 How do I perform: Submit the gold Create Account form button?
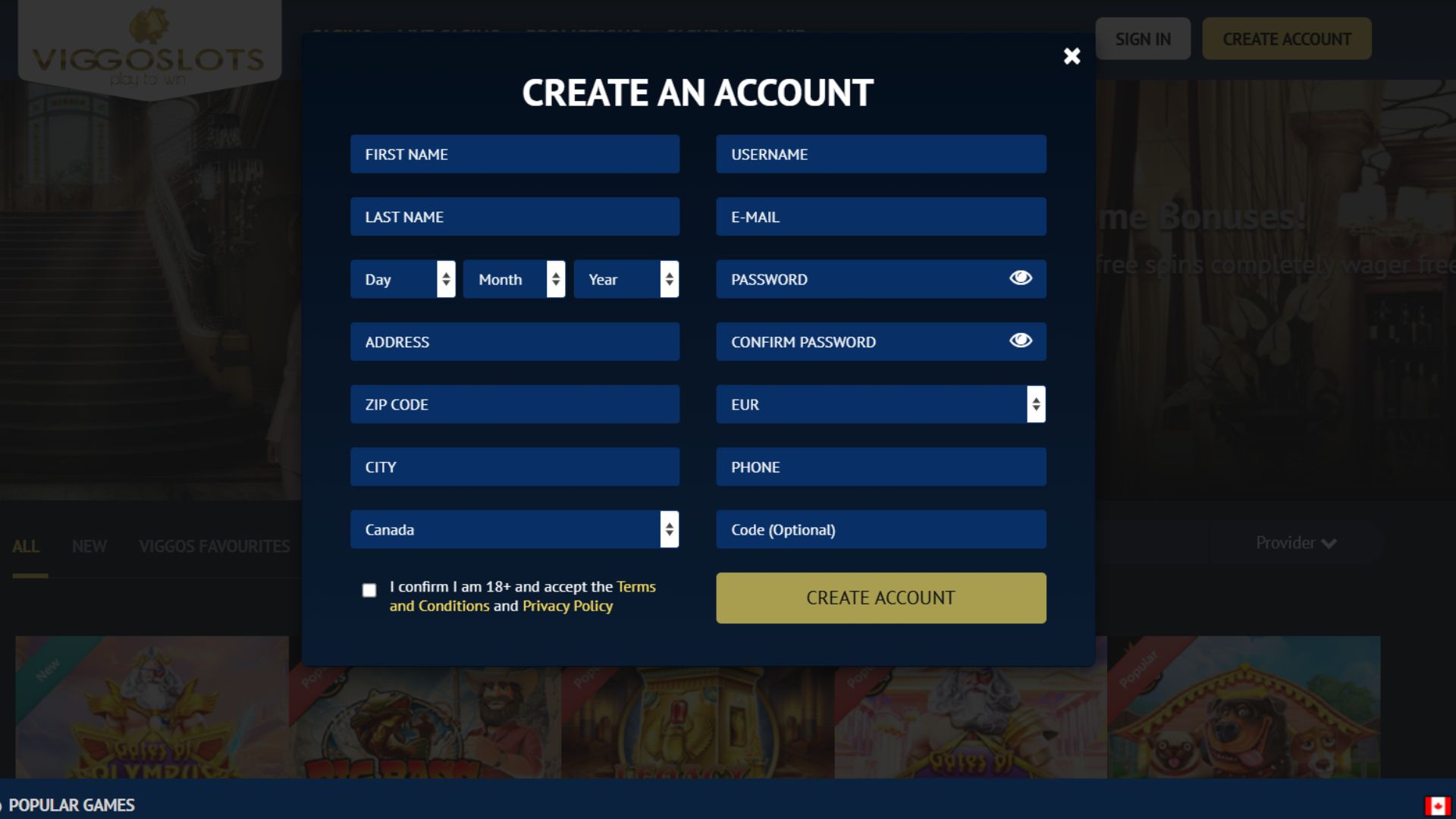pos(880,598)
